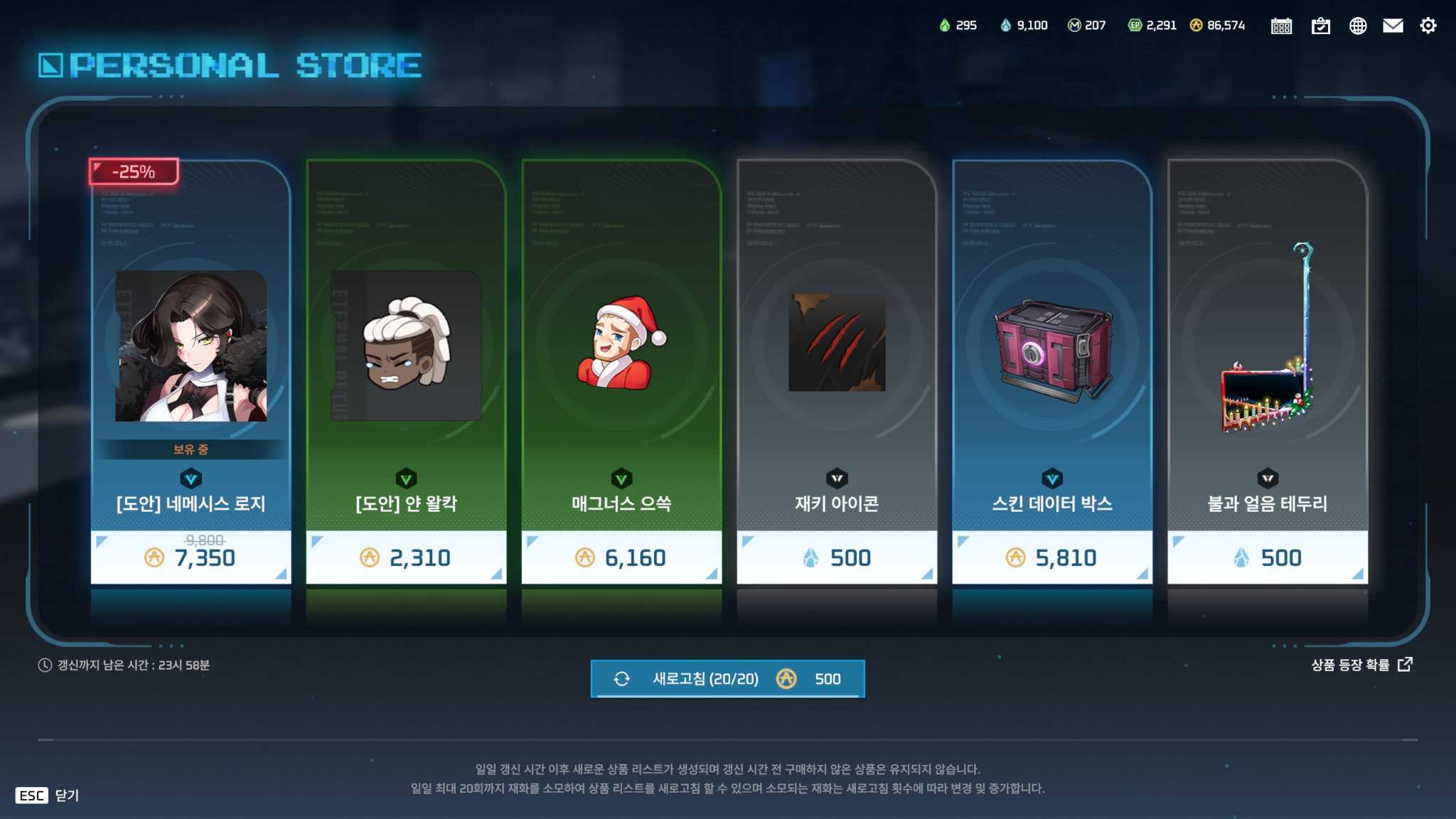Select the 스킨 데이터 박스 crate item
The height and width of the screenshot is (819, 1456).
1051,343
